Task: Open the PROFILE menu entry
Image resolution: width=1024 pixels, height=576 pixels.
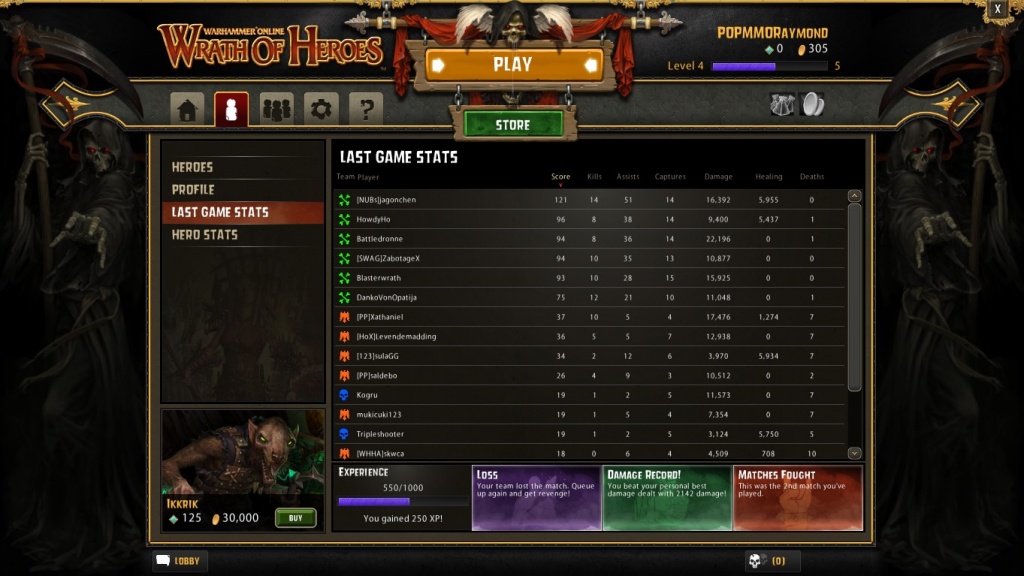Action: tap(193, 190)
